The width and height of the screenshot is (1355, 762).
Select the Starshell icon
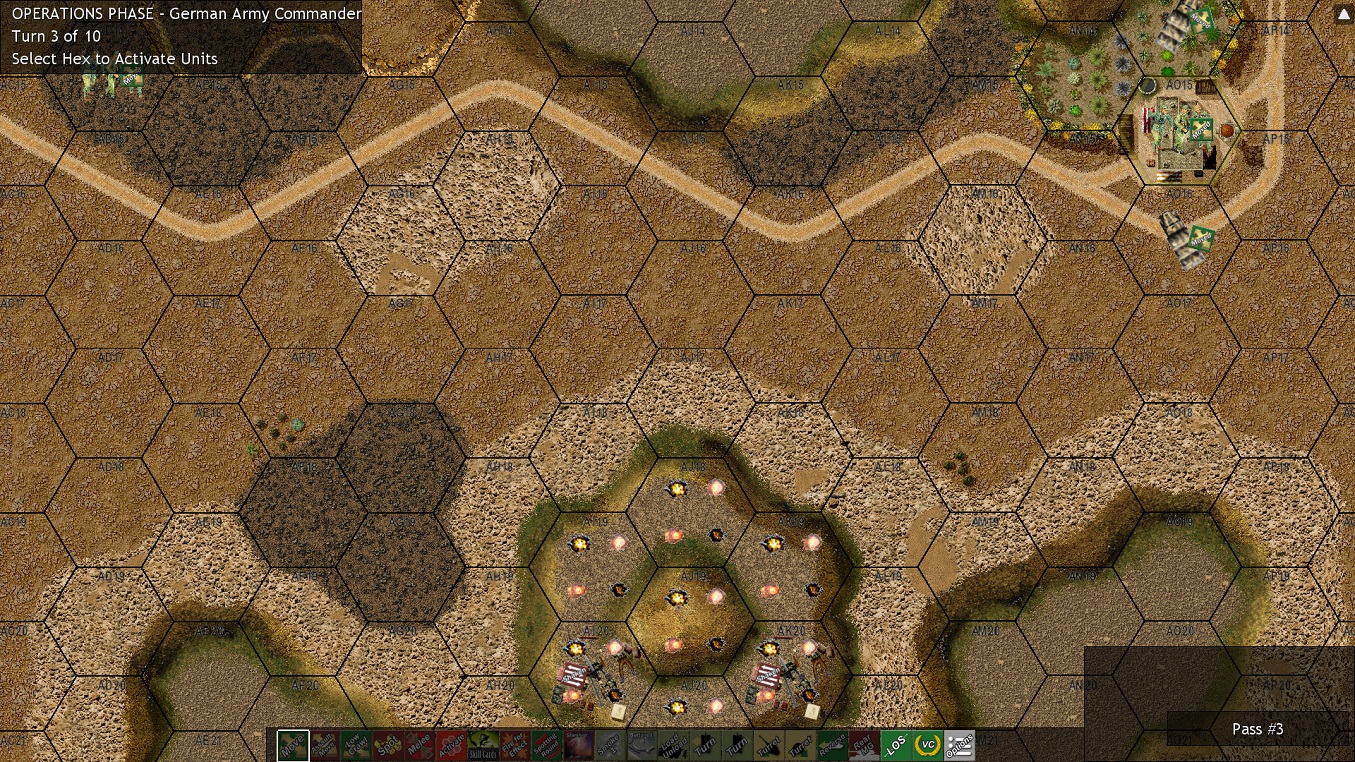(577, 744)
